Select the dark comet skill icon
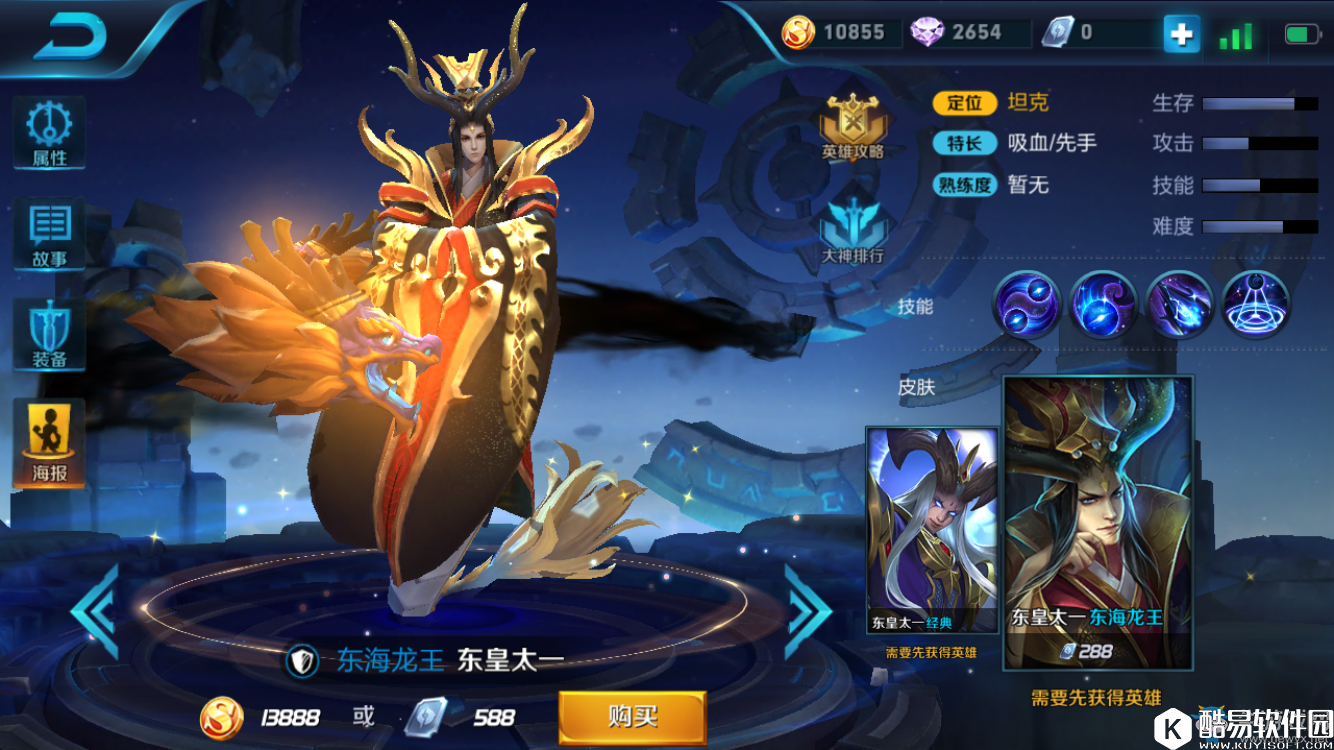The width and height of the screenshot is (1334, 750). pos(1180,304)
